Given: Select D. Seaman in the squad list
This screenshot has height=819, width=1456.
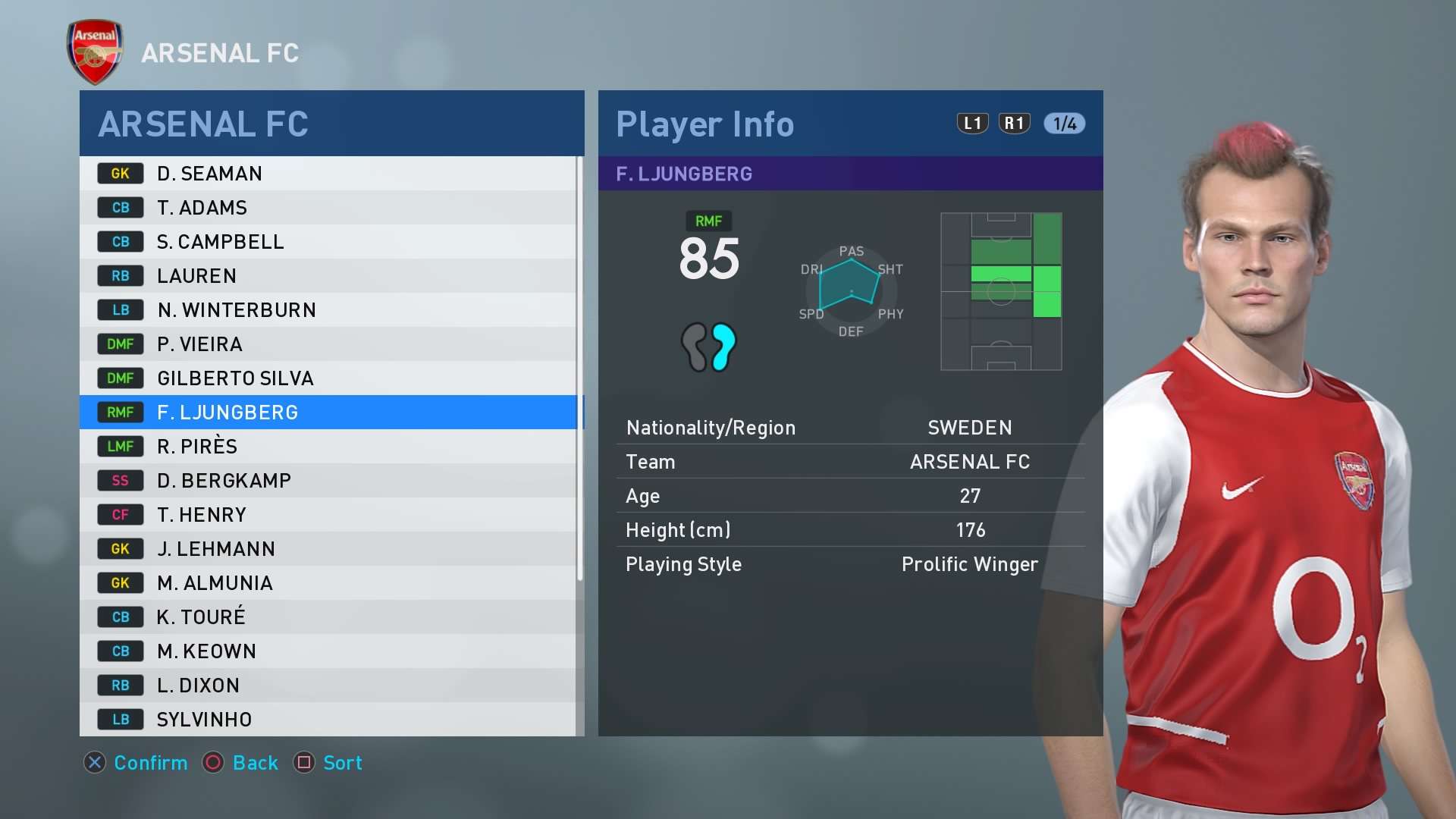Looking at the screenshot, I should [x=328, y=174].
